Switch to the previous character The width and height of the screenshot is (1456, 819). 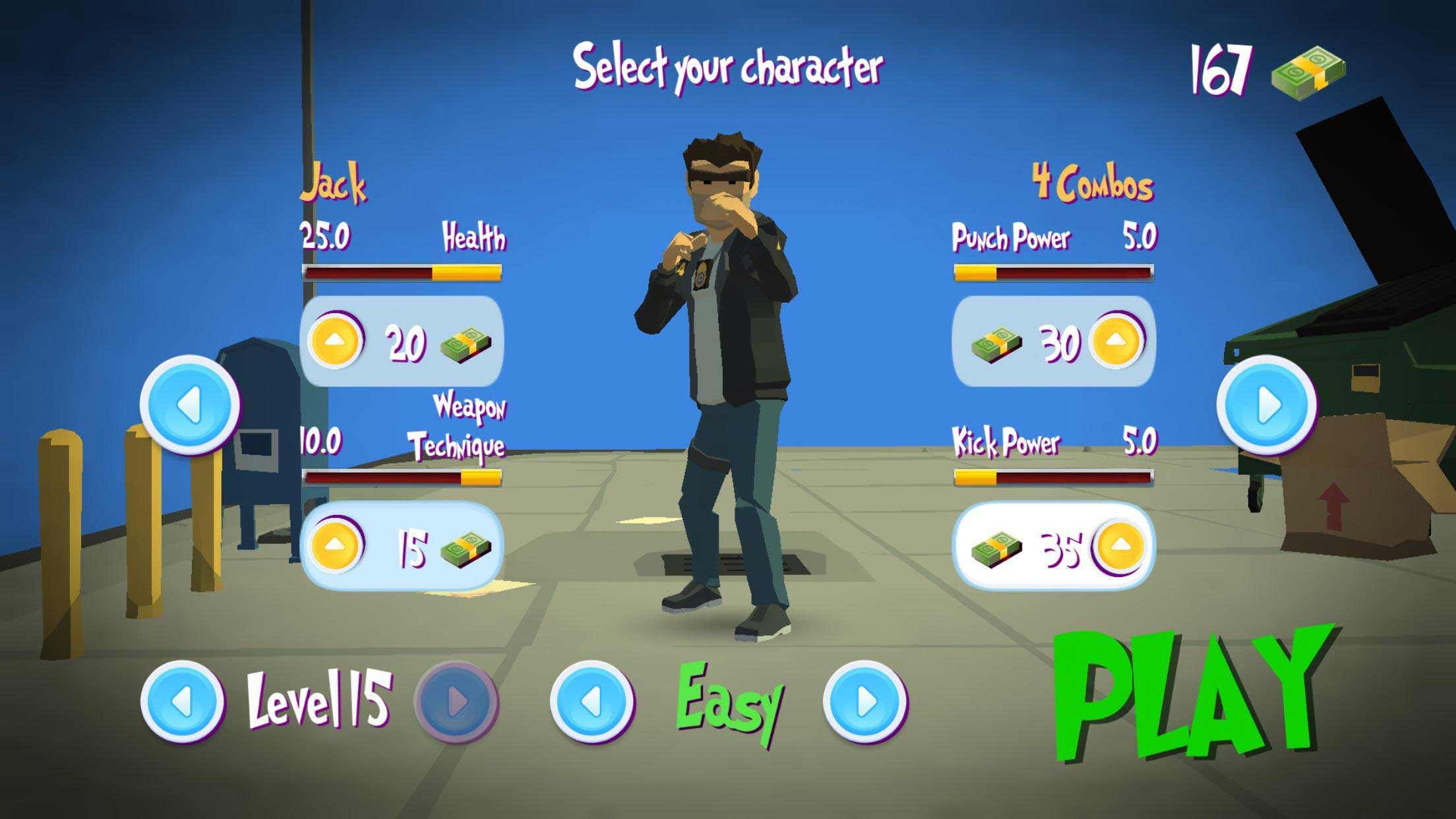tap(189, 404)
